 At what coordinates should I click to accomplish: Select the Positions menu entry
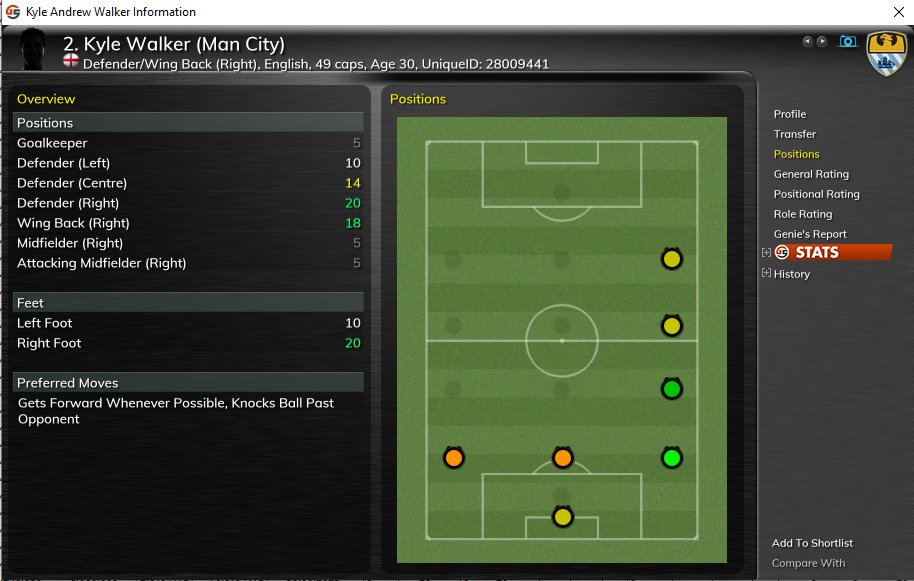click(x=796, y=154)
